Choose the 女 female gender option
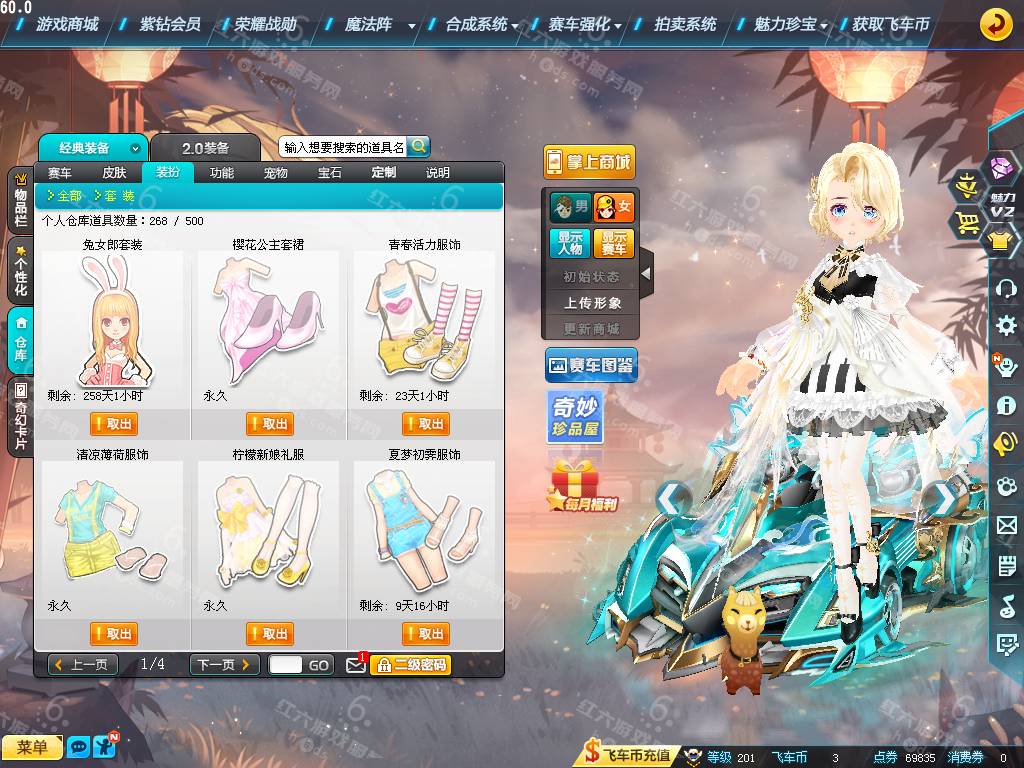 pyautogui.click(x=613, y=207)
